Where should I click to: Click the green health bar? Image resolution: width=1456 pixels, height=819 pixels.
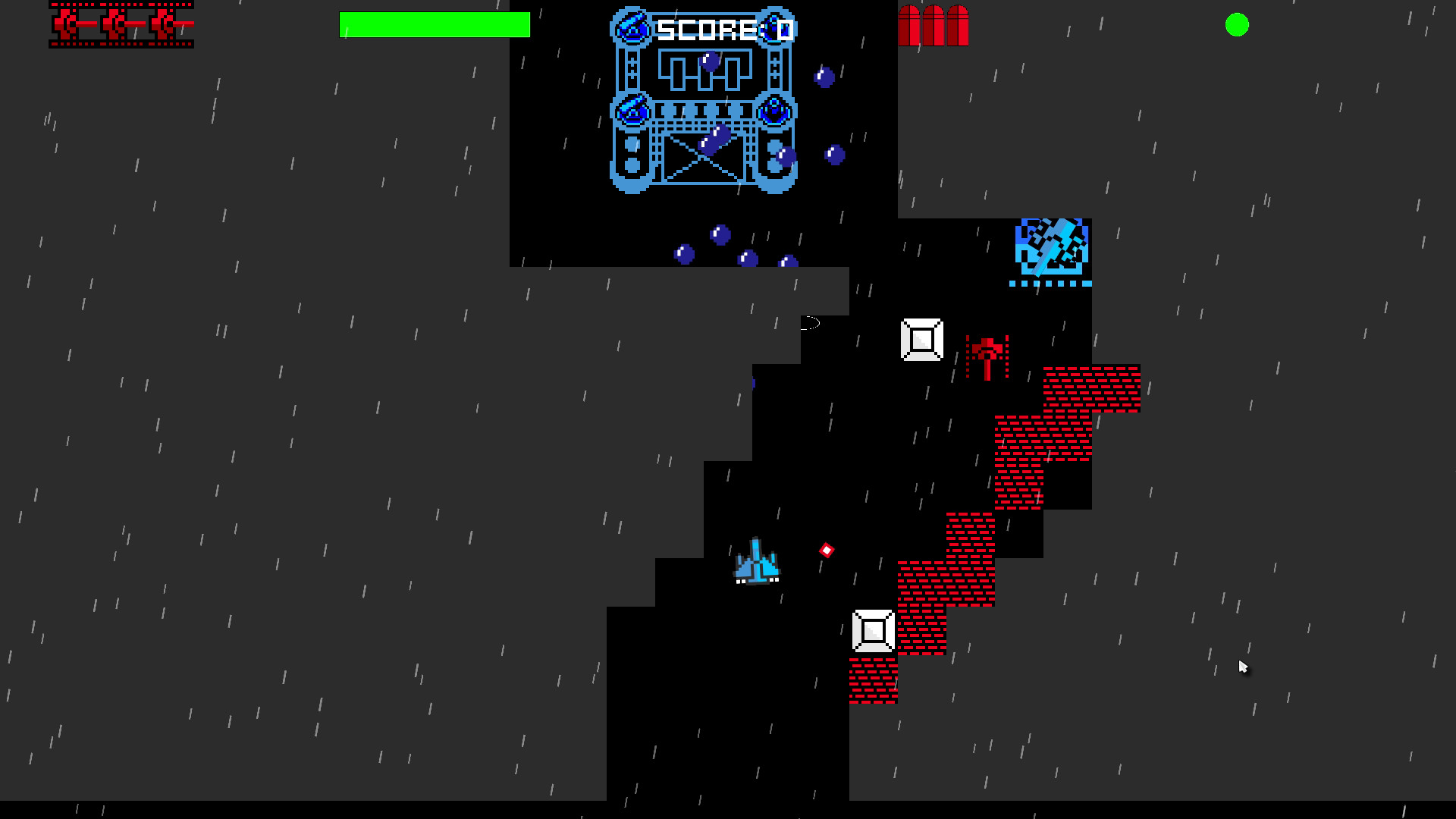(x=435, y=24)
